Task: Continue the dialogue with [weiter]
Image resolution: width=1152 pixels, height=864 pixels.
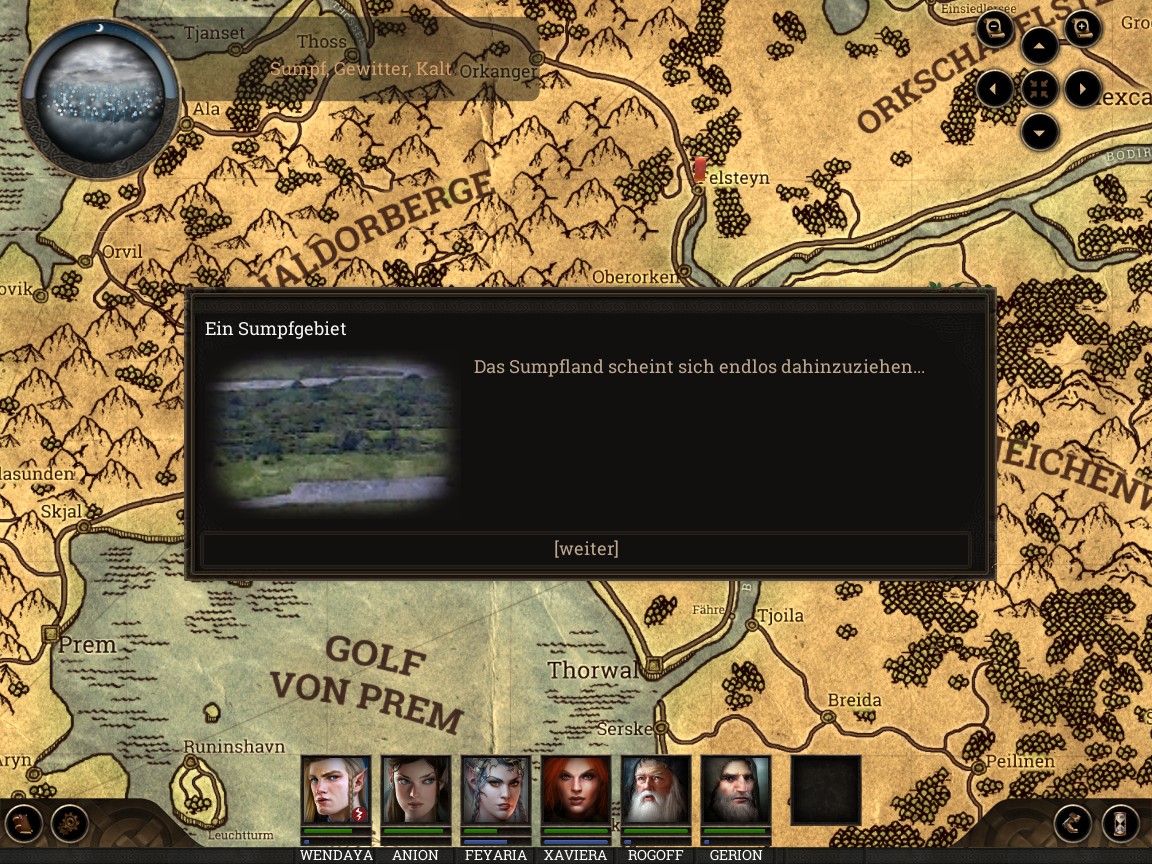Action: click(586, 549)
